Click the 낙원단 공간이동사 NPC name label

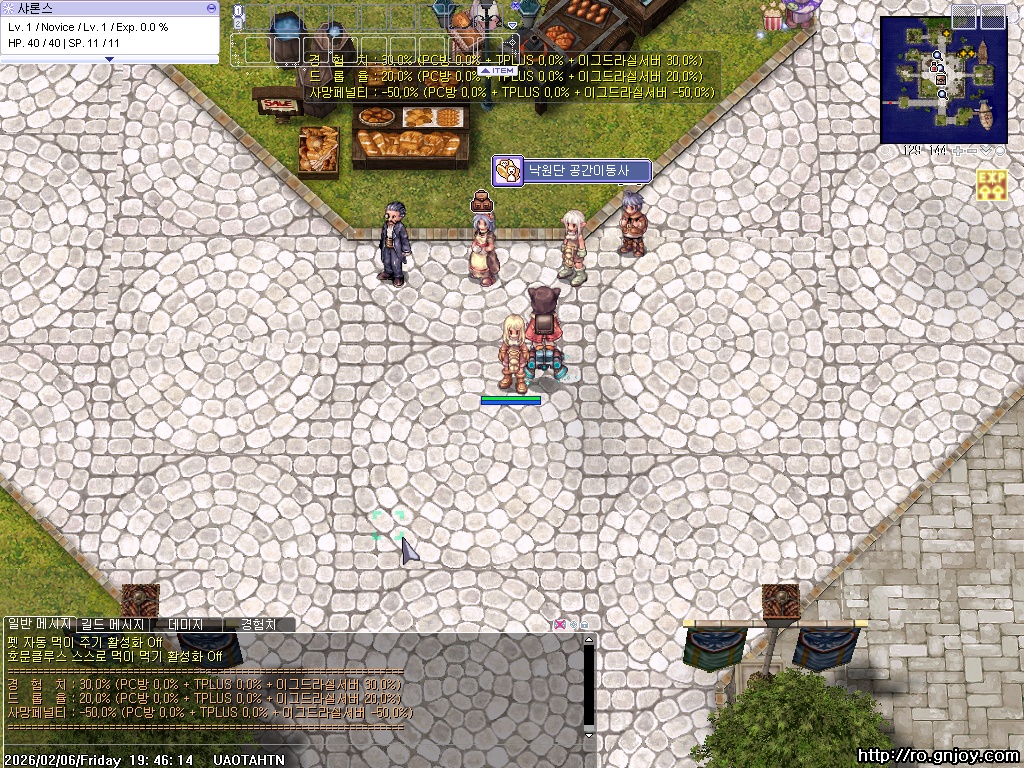point(572,171)
